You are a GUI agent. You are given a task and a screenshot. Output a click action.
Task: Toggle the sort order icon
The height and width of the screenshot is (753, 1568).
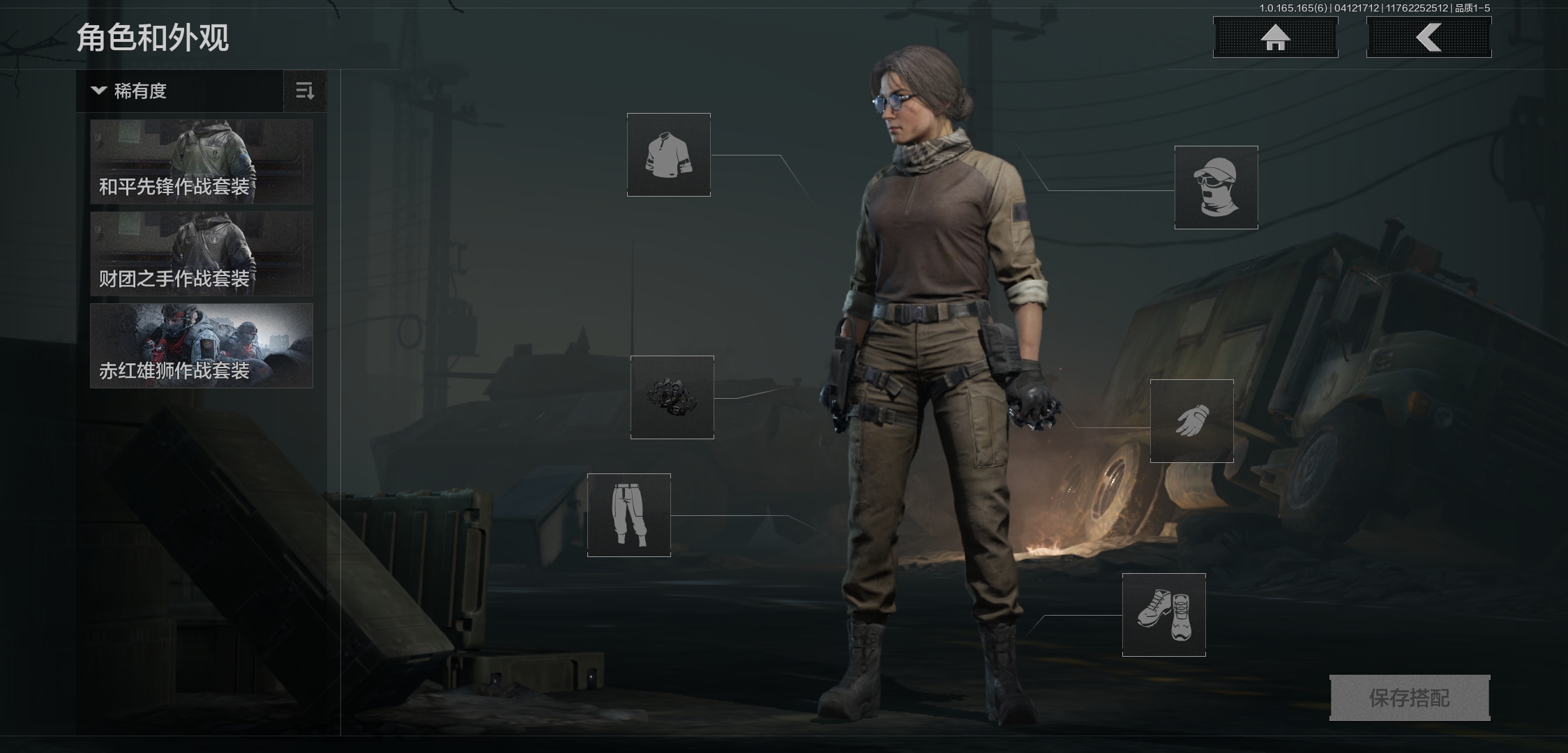click(x=305, y=91)
